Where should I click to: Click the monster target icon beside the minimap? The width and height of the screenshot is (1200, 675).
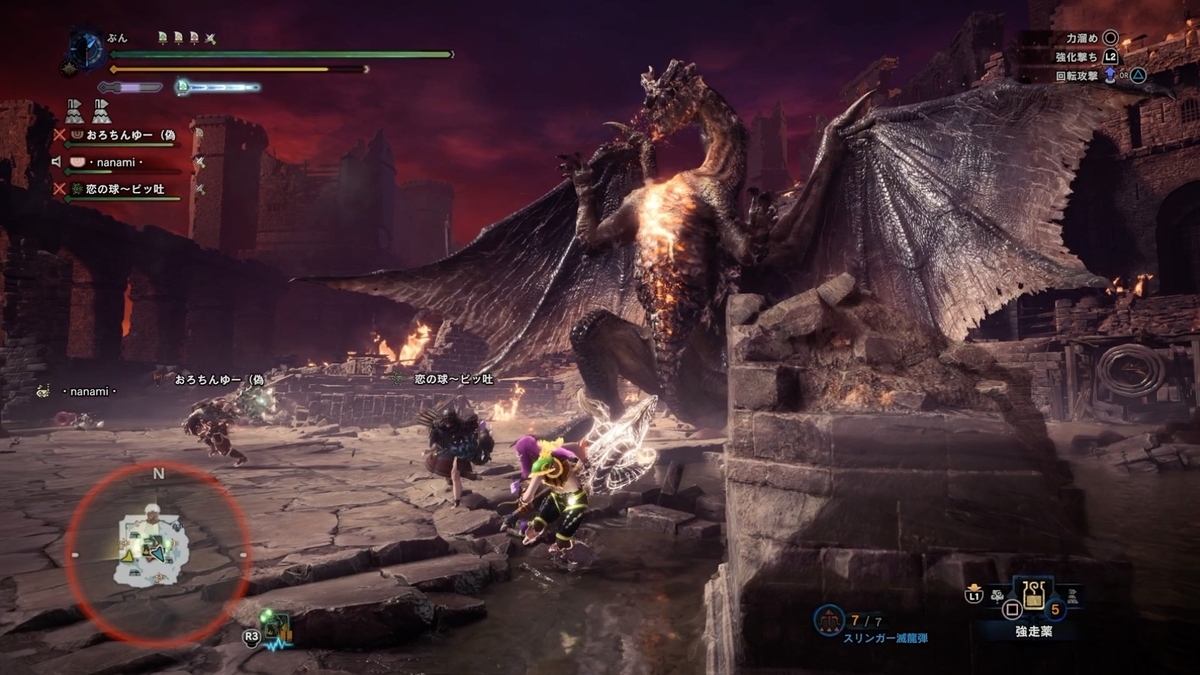click(x=277, y=626)
